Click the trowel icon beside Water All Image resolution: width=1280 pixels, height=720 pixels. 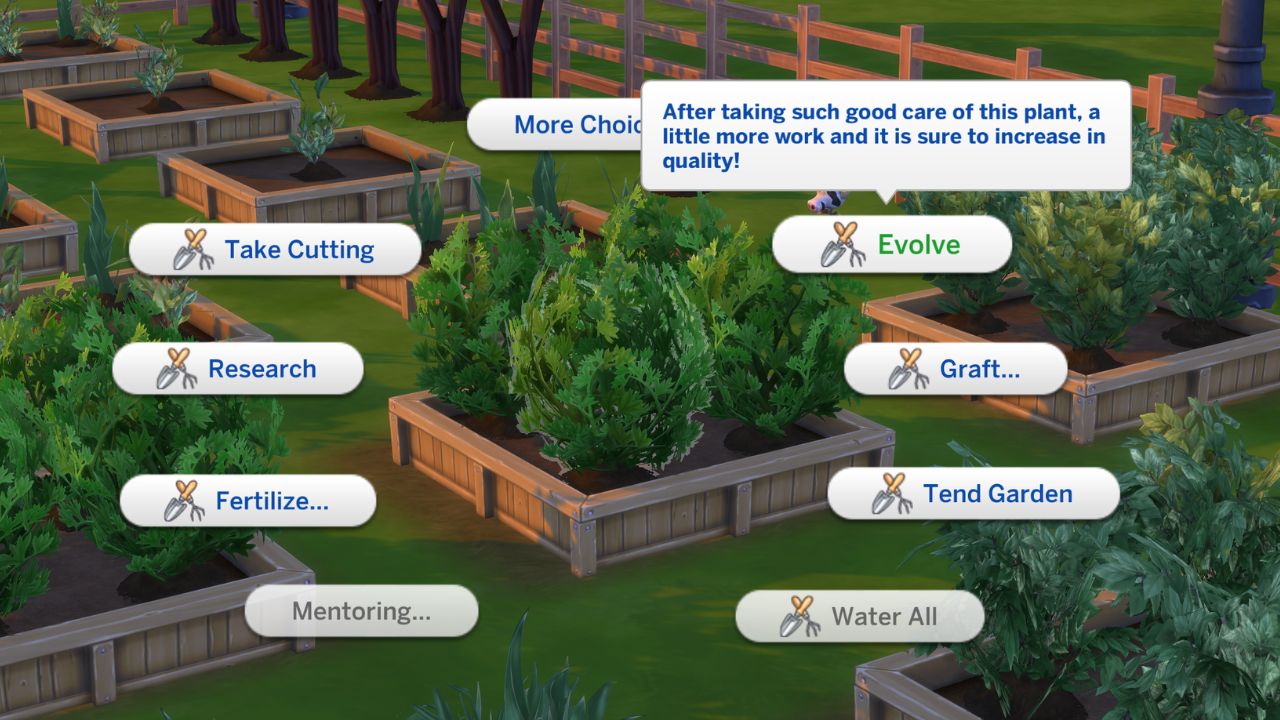[x=799, y=616]
